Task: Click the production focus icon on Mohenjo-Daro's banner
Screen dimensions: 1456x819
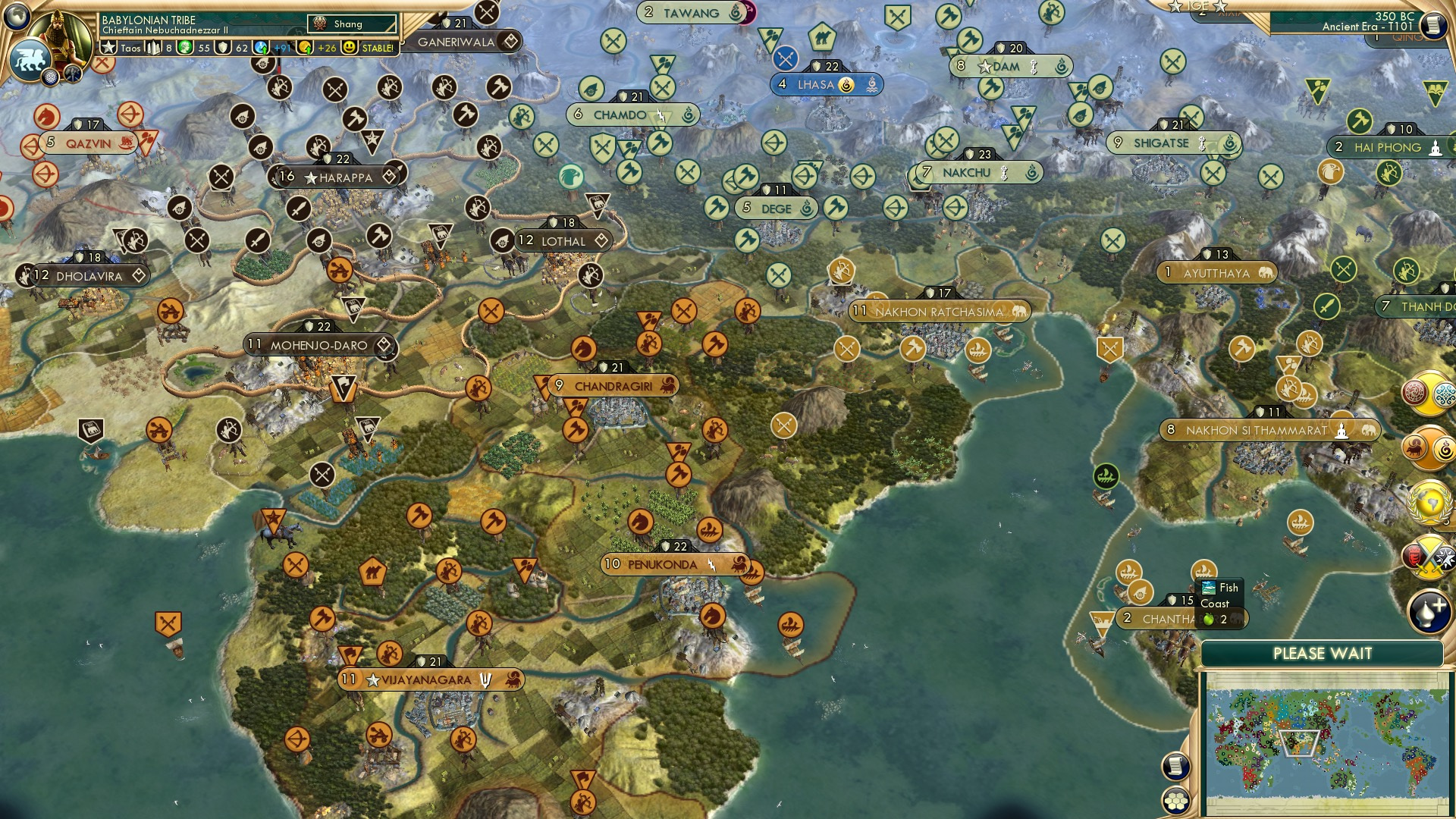Action: tap(385, 344)
